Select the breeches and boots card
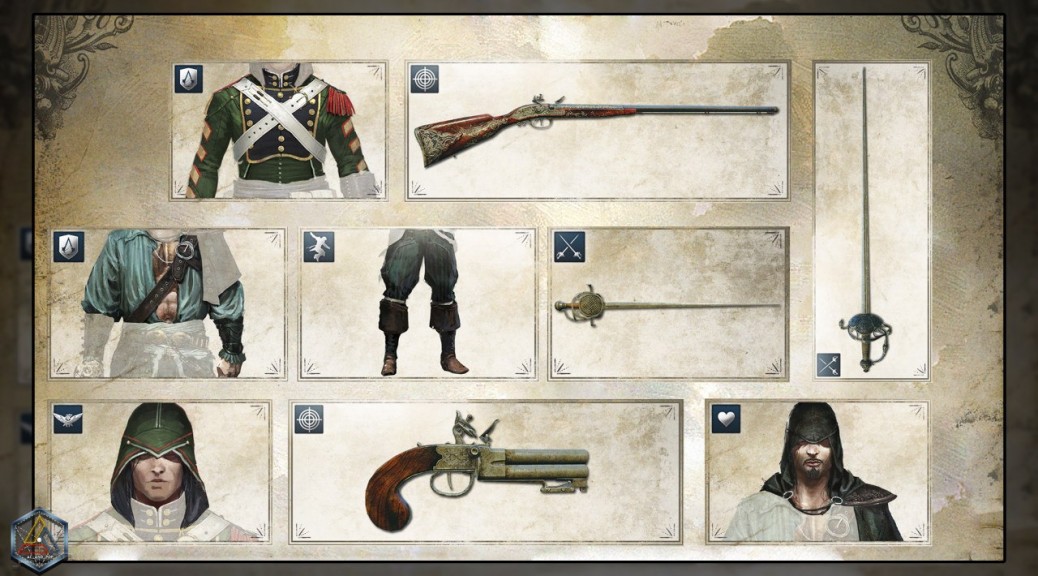1038x576 pixels. (418, 304)
